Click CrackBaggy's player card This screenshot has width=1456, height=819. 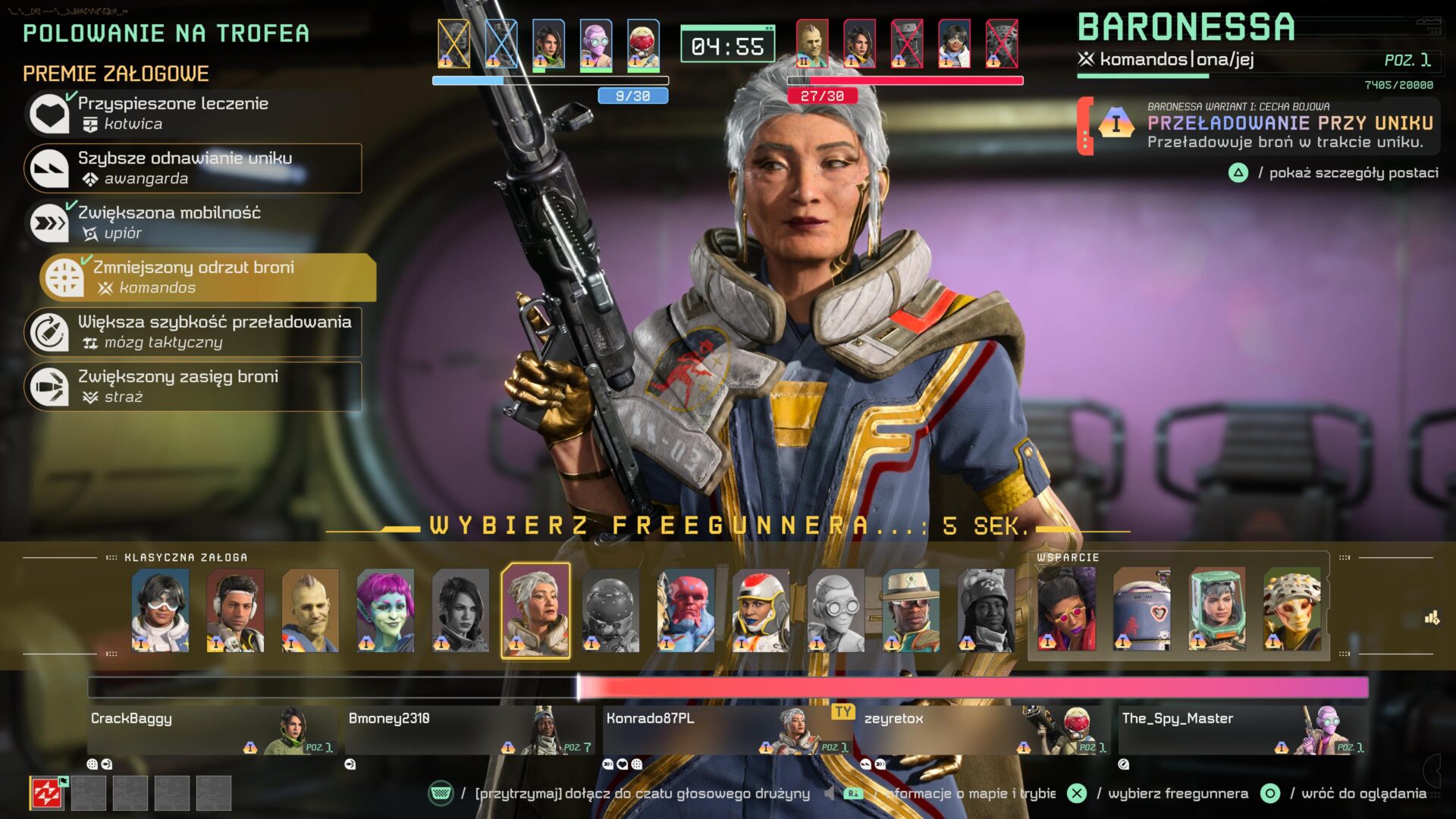click(212, 730)
